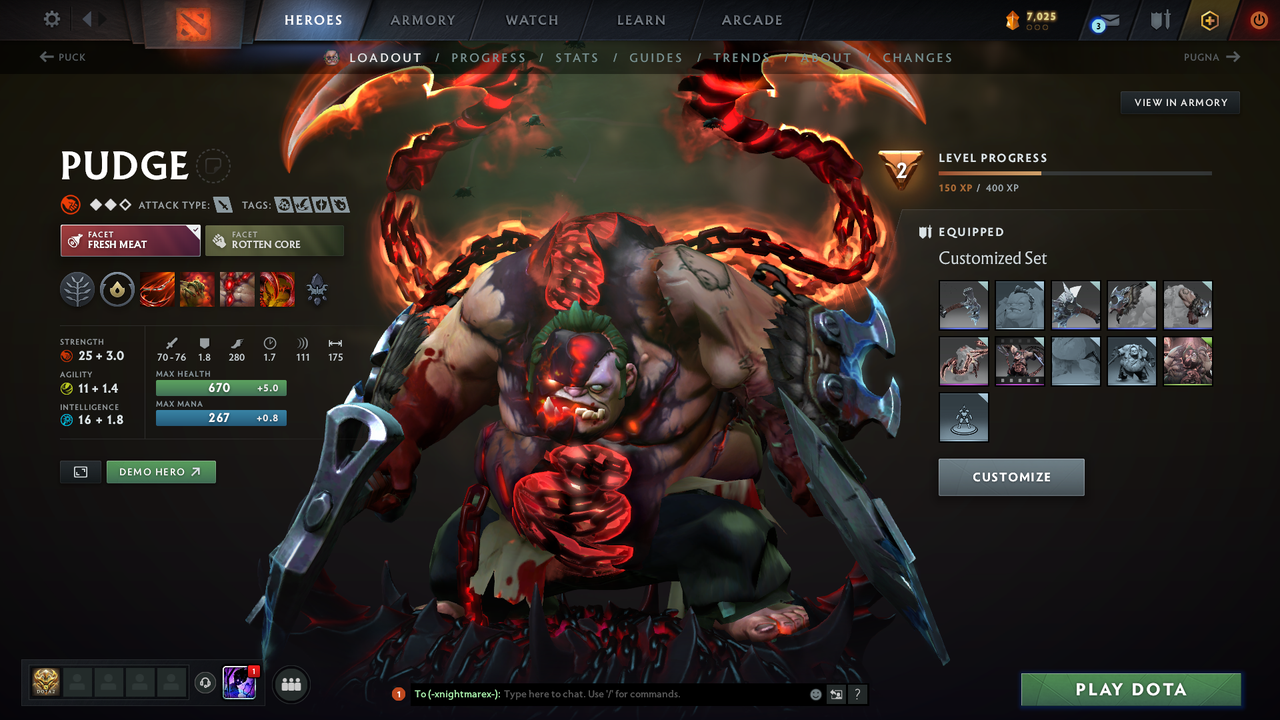
Task: Switch to the STATS tab
Action: pos(577,57)
